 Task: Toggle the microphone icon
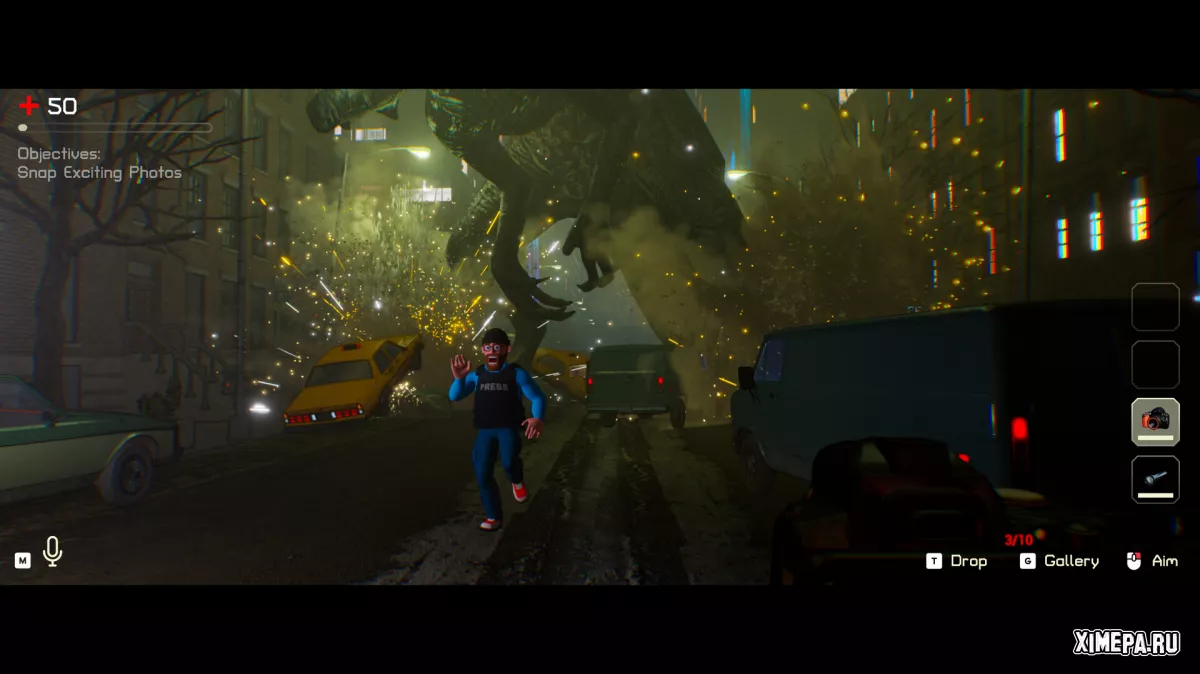[53, 551]
